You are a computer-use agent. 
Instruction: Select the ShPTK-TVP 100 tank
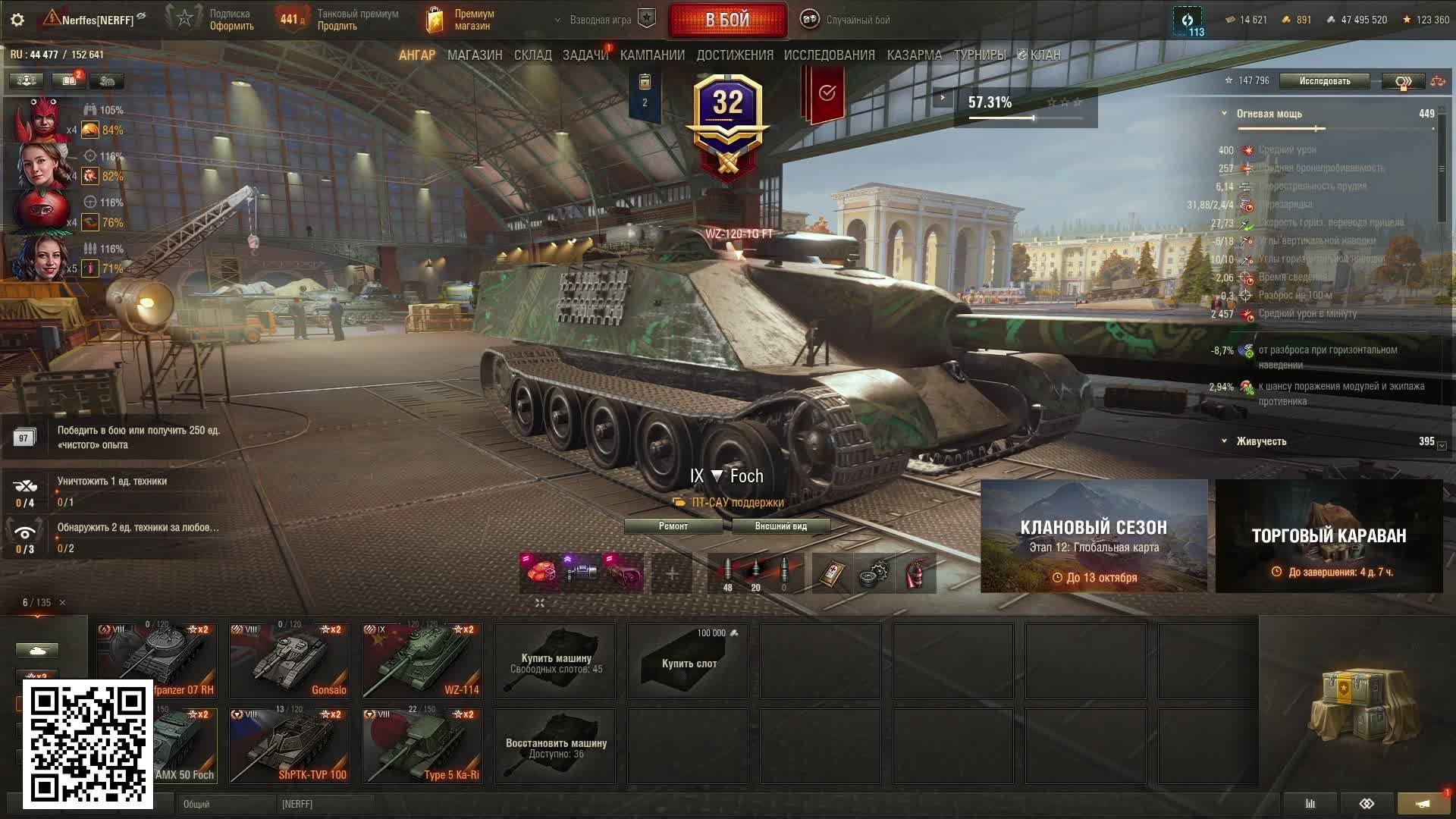(x=290, y=745)
